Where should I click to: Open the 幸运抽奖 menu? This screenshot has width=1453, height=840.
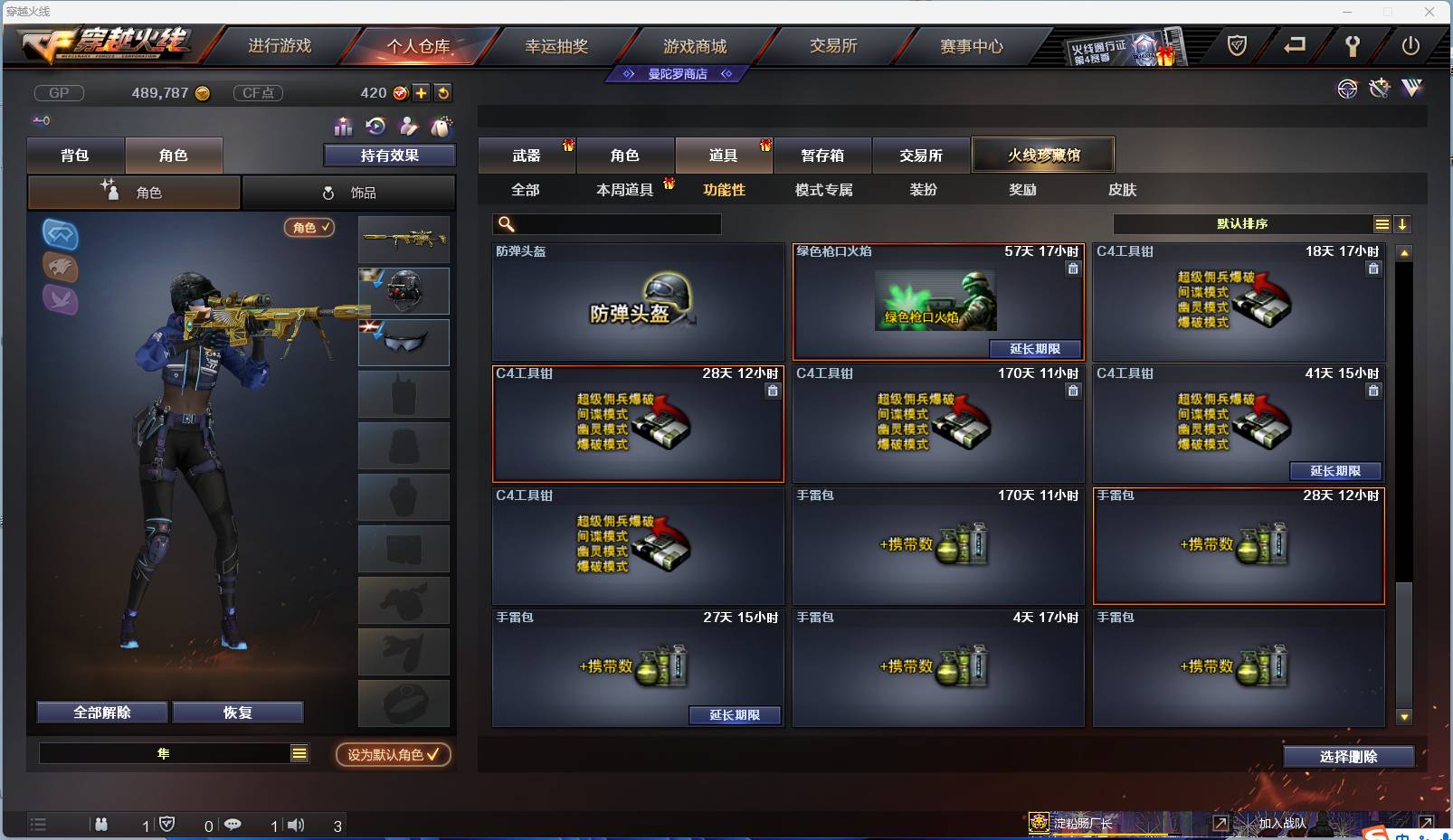(x=558, y=45)
